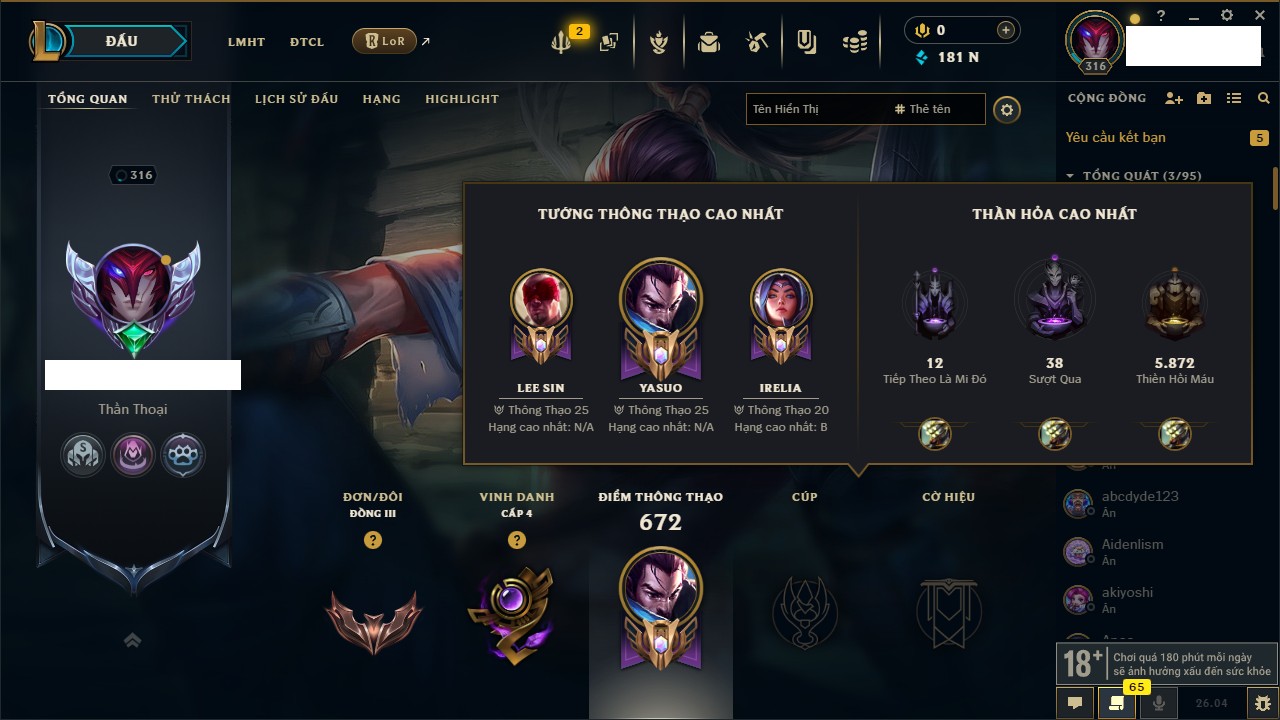Screen dimensions: 1280x720
Task: Open the LMHT home tab
Action: click(x=246, y=42)
